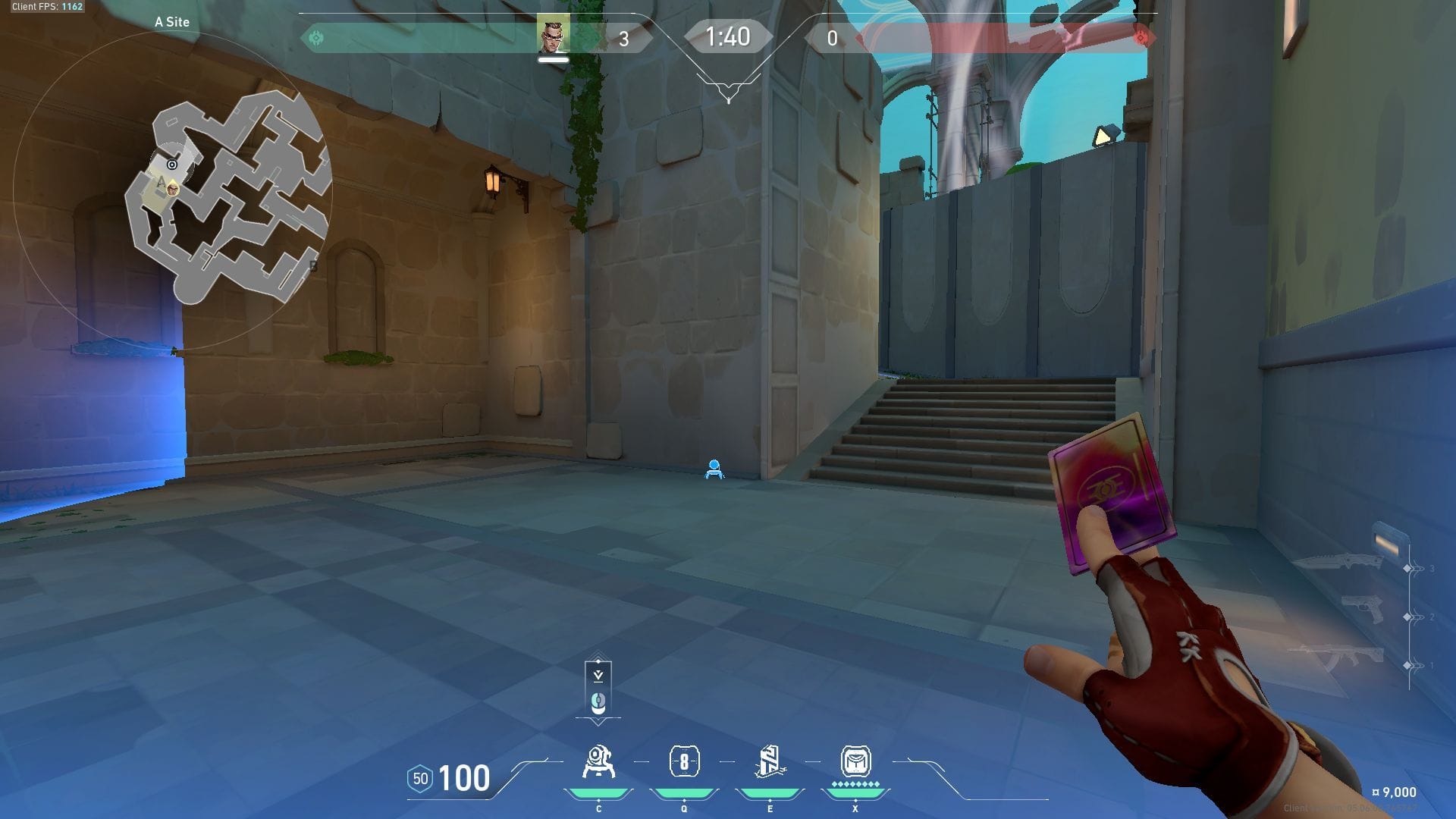This screenshot has width=1456, height=819.
Task: Open the Chamber agent portrait at top center
Action: pos(552,34)
